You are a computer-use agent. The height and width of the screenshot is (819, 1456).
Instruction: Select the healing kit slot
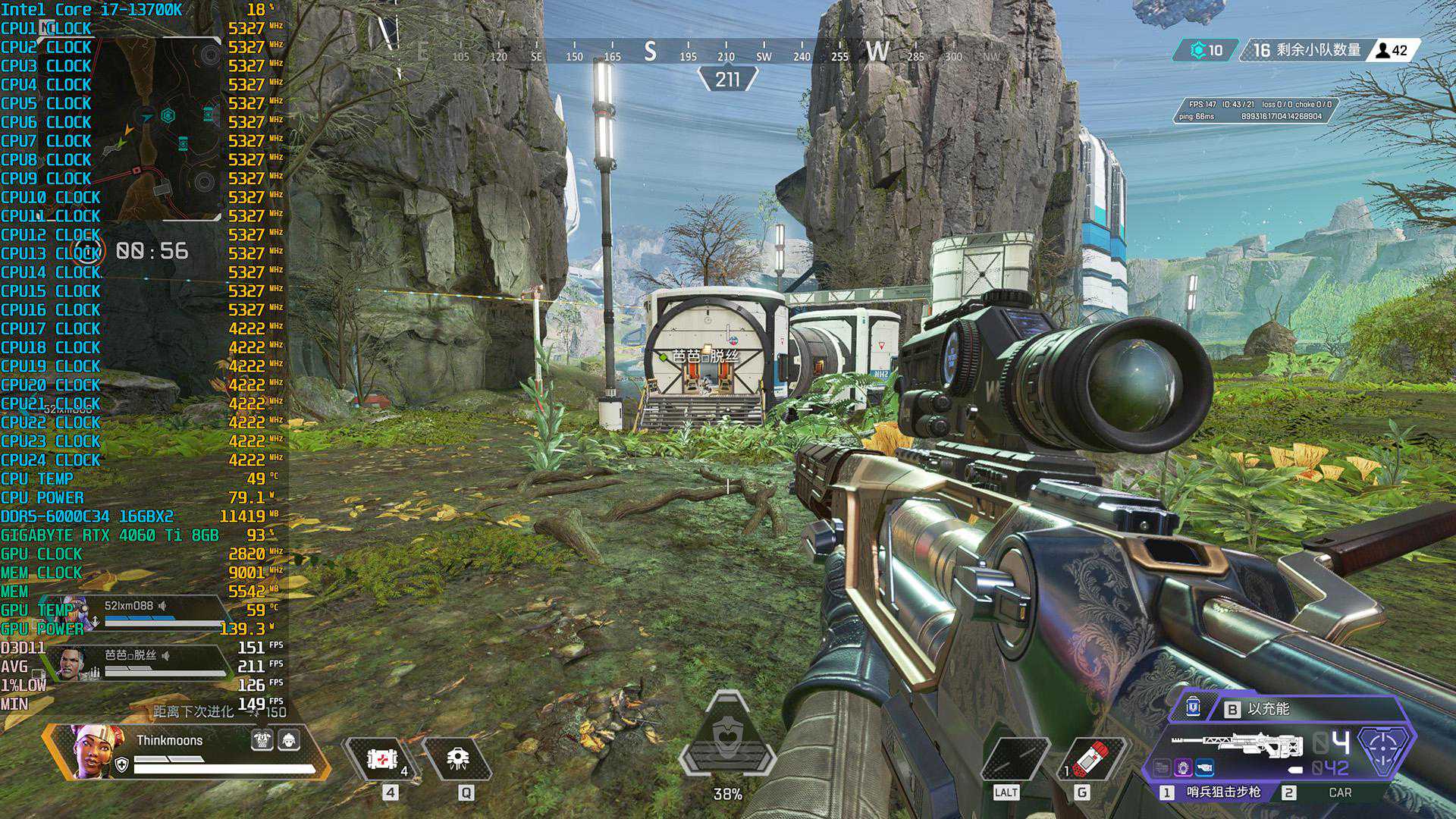[381, 758]
